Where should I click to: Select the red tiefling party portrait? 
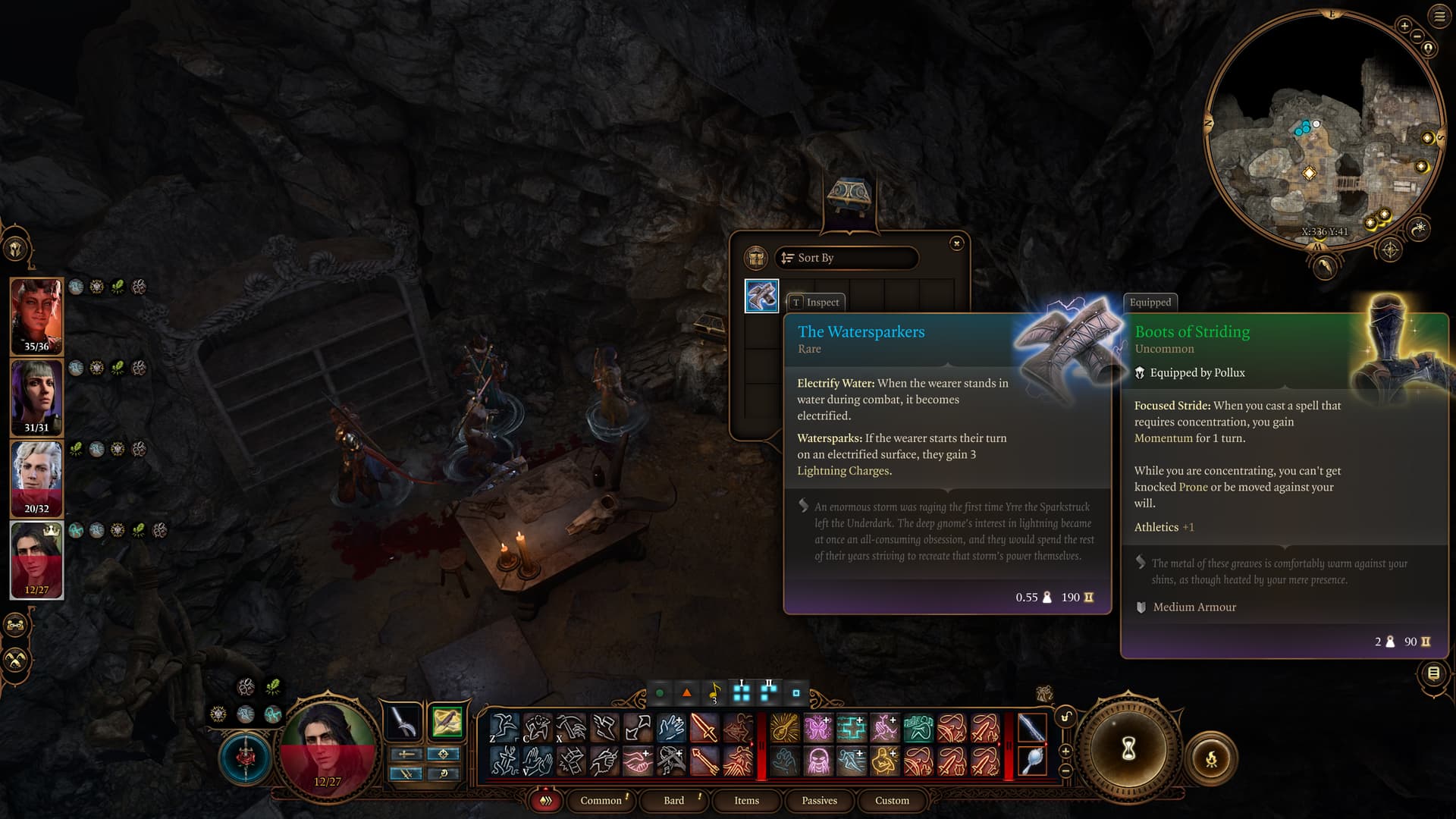[x=36, y=315]
